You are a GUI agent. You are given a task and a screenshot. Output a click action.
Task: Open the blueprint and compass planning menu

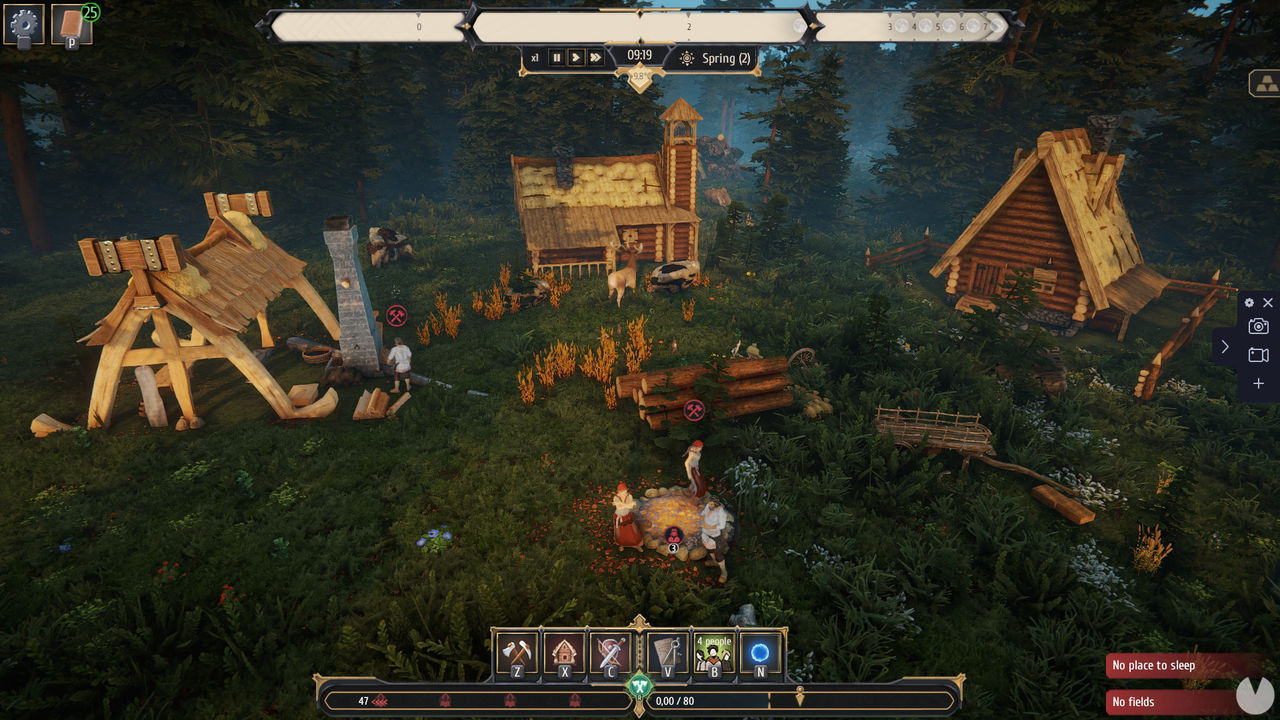coord(667,653)
